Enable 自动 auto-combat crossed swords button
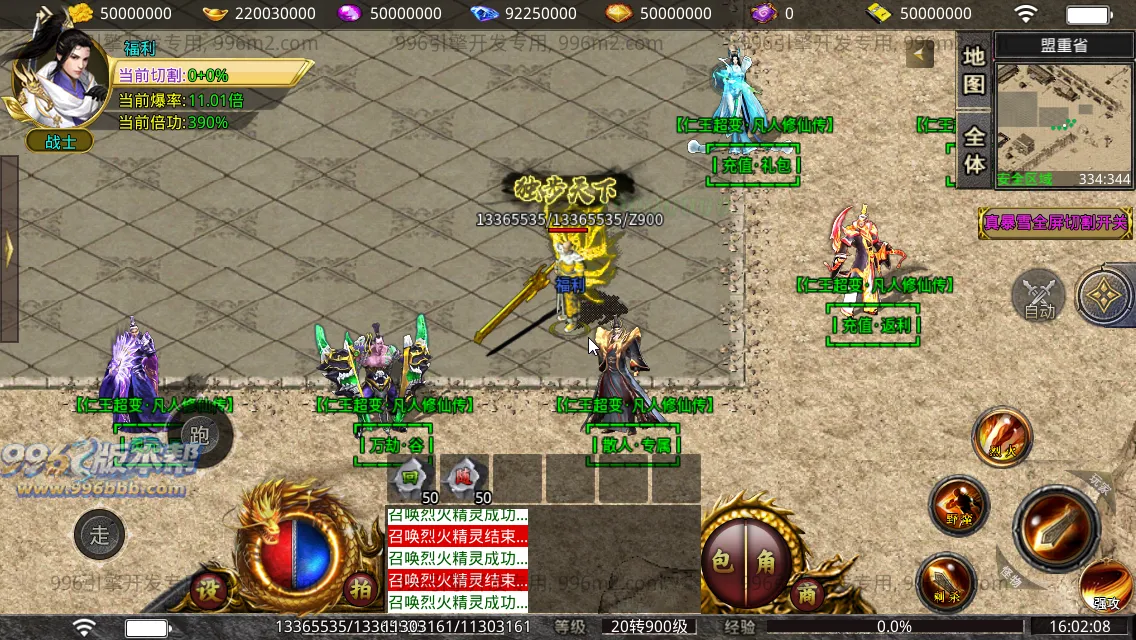Screen dimensions: 1136x640 (x=1039, y=296)
